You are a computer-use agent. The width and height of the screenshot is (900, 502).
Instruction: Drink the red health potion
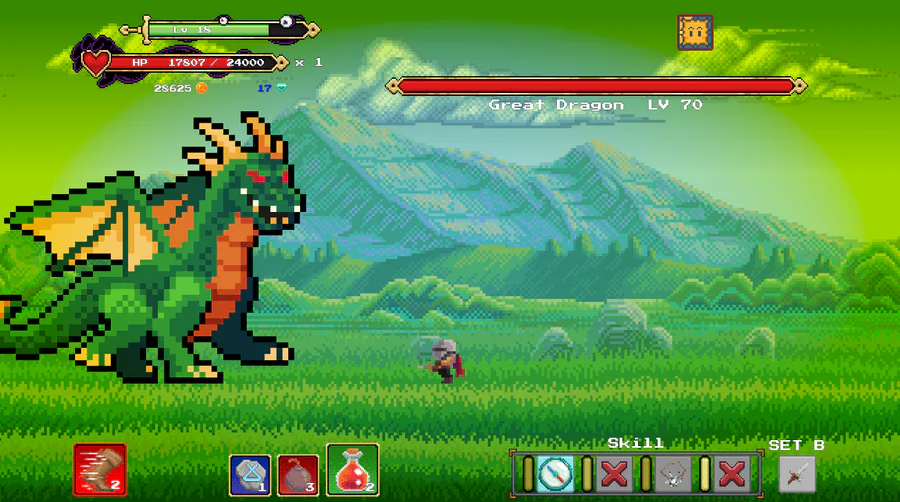pyautogui.click(x=352, y=470)
